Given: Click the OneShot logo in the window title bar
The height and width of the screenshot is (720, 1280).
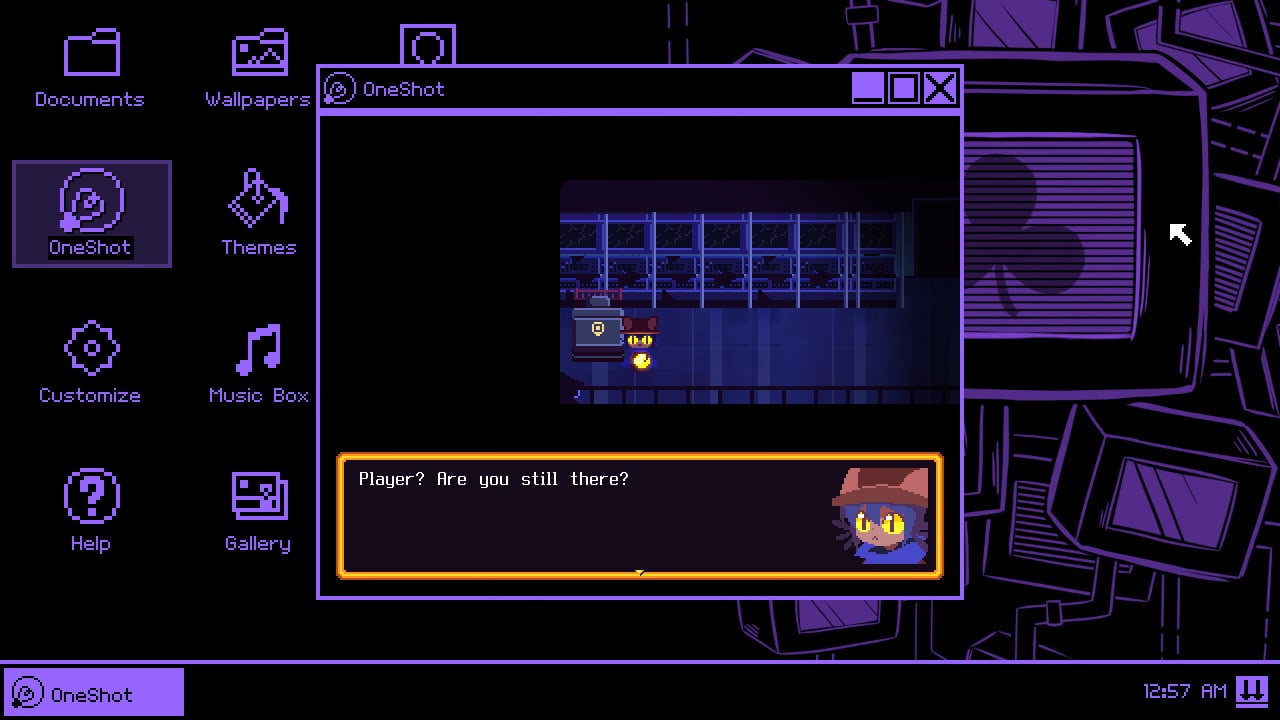Looking at the screenshot, I should pos(338,88).
